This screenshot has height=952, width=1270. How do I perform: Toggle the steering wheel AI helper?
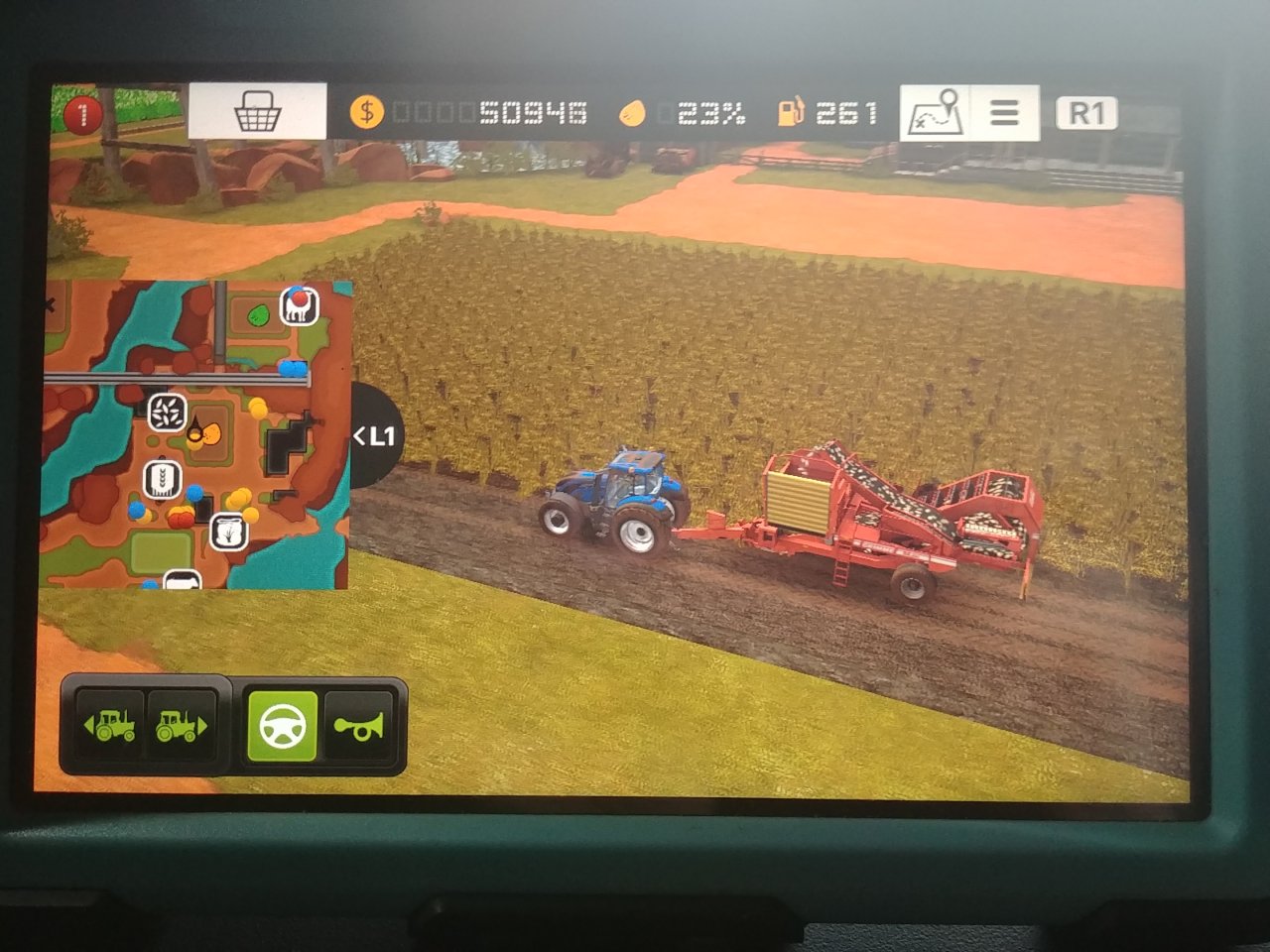282,726
